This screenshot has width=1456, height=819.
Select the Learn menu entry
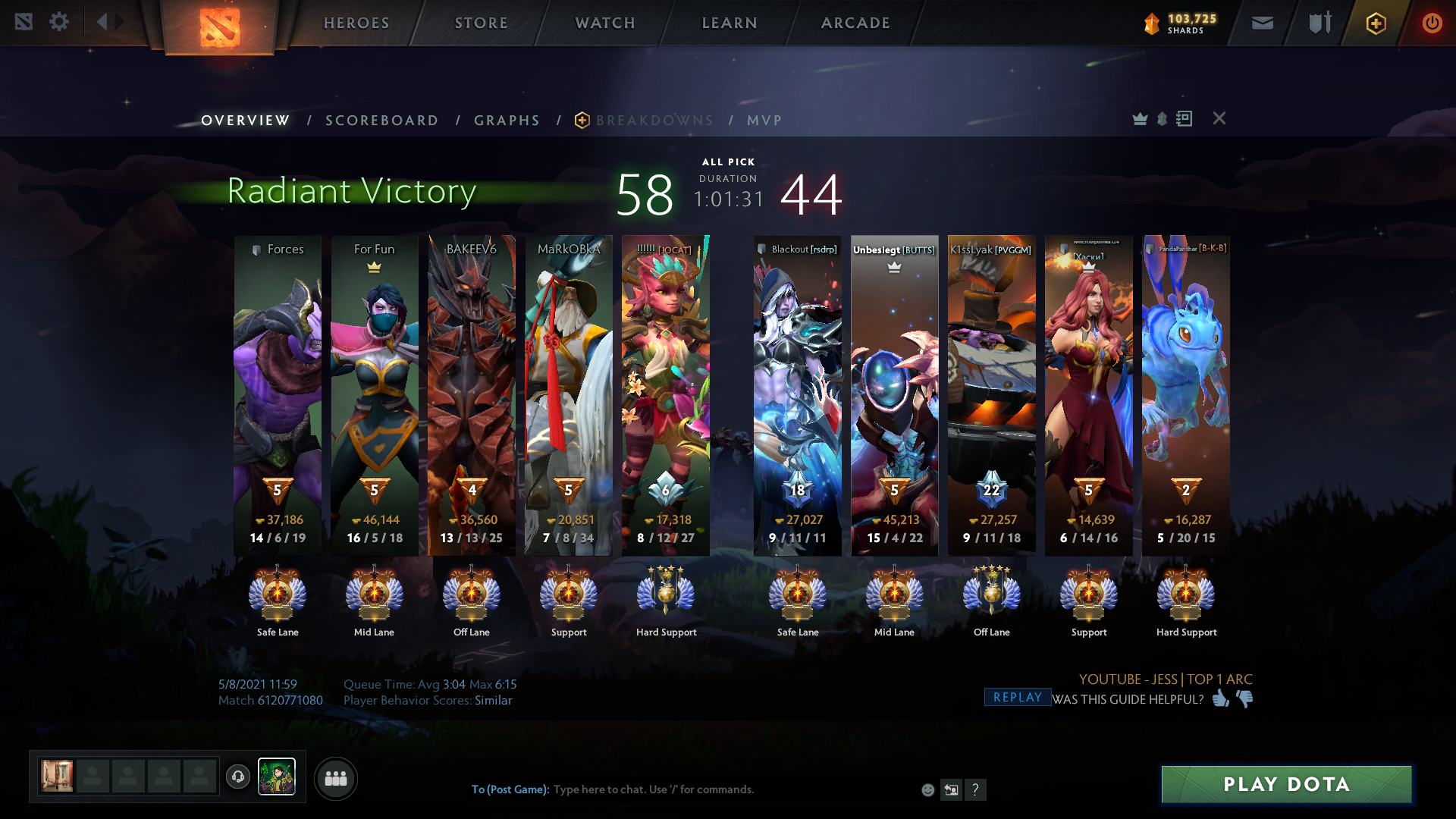[730, 23]
